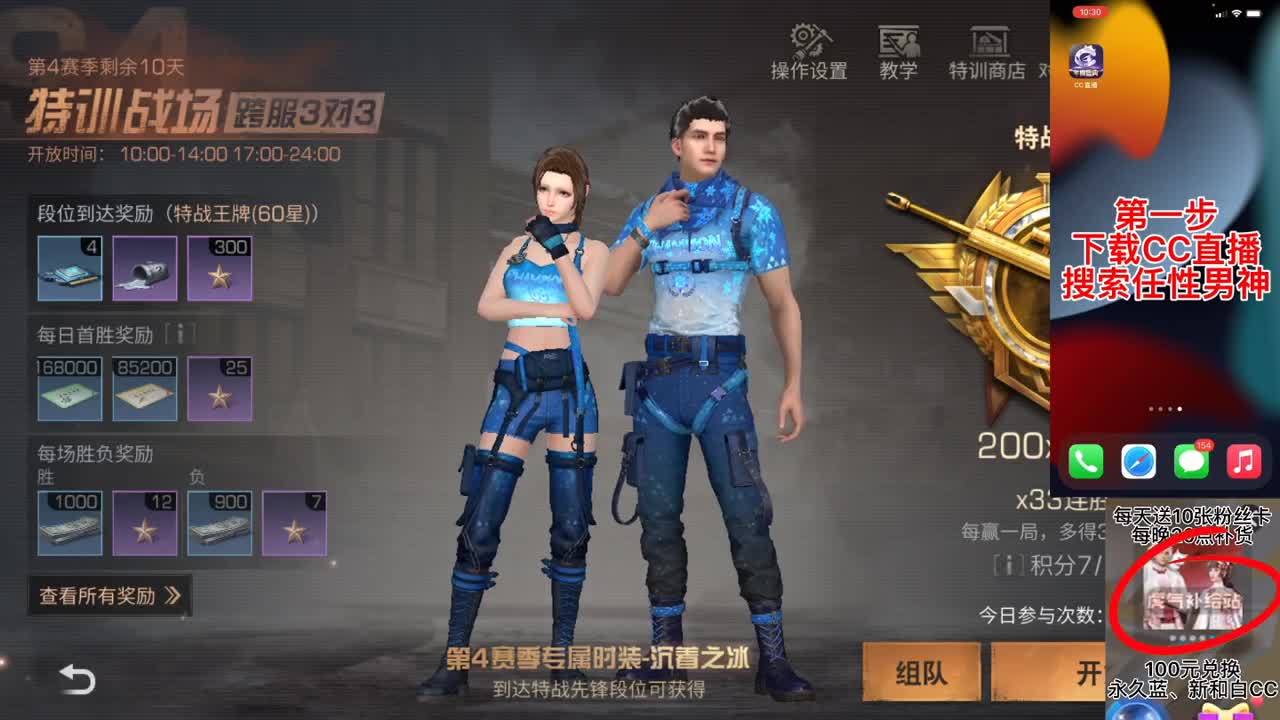Select the 25 star daily reward
This screenshot has width=1280, height=720.
tap(220, 389)
